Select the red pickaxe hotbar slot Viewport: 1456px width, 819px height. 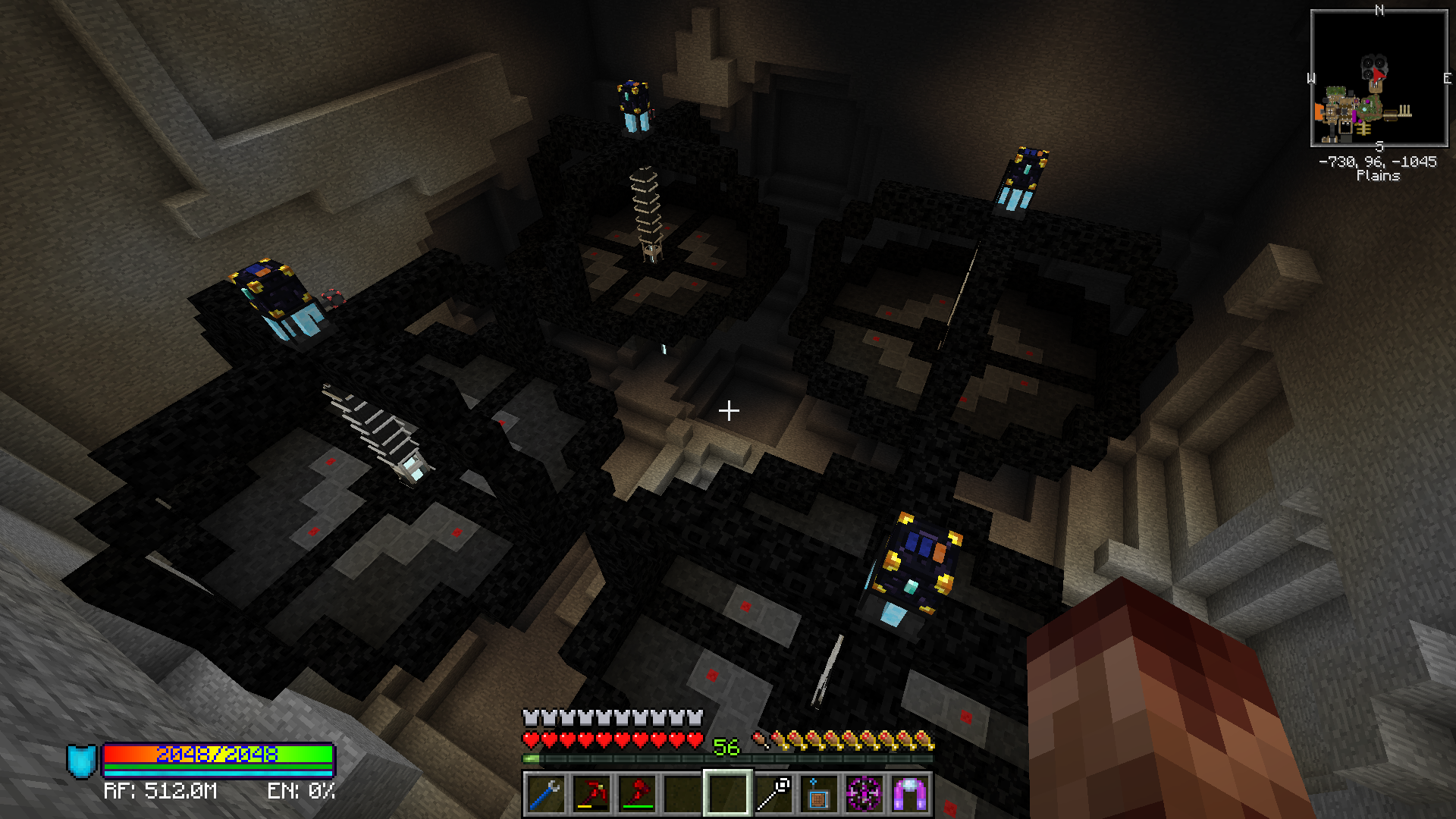point(591,794)
